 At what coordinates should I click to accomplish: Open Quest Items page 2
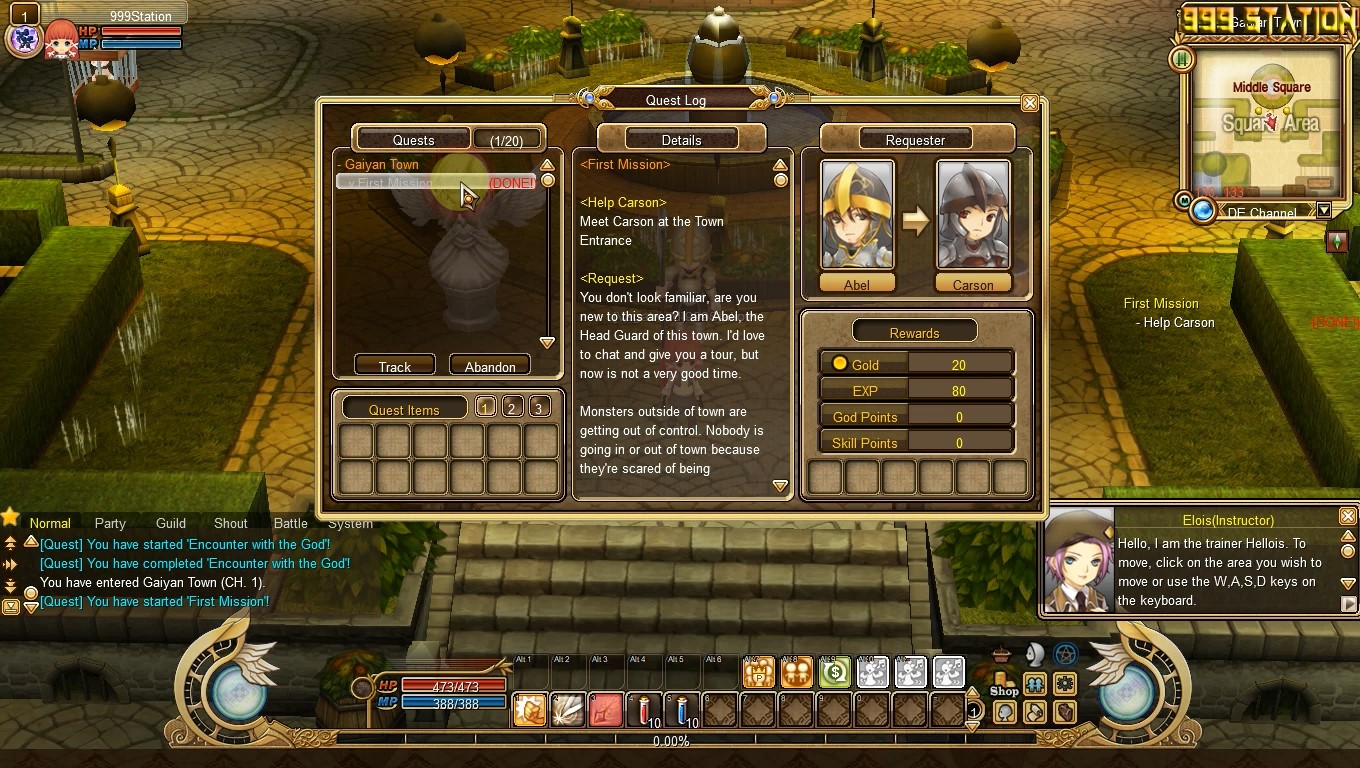512,408
